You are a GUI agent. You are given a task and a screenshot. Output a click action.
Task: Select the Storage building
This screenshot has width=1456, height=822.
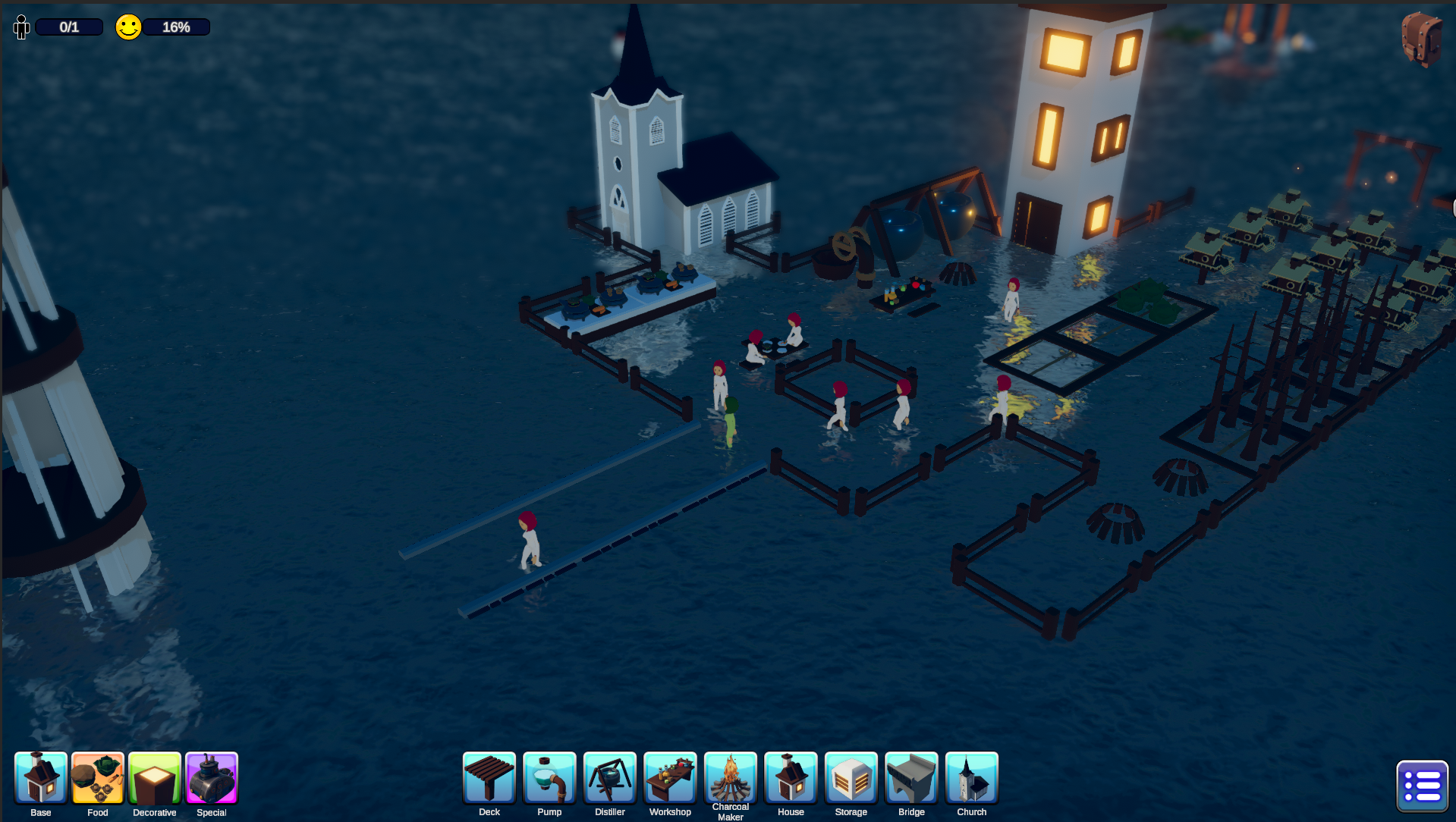click(851, 777)
